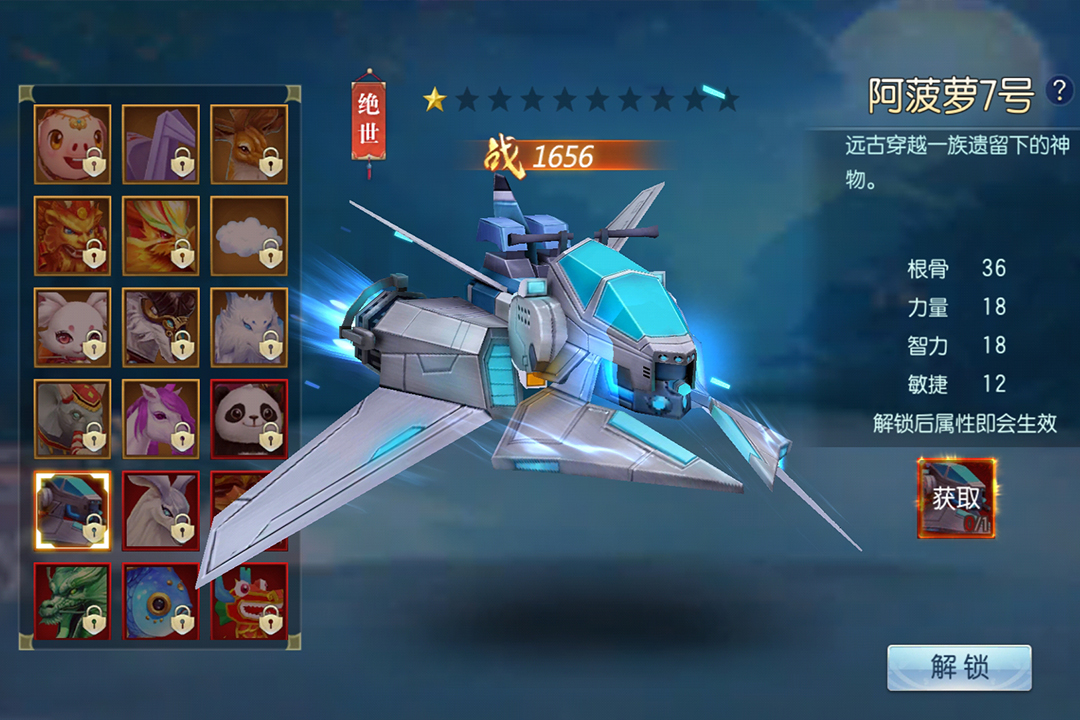The image size is (1080, 720).
Task: Select the white wolf mount
Action: [249, 327]
